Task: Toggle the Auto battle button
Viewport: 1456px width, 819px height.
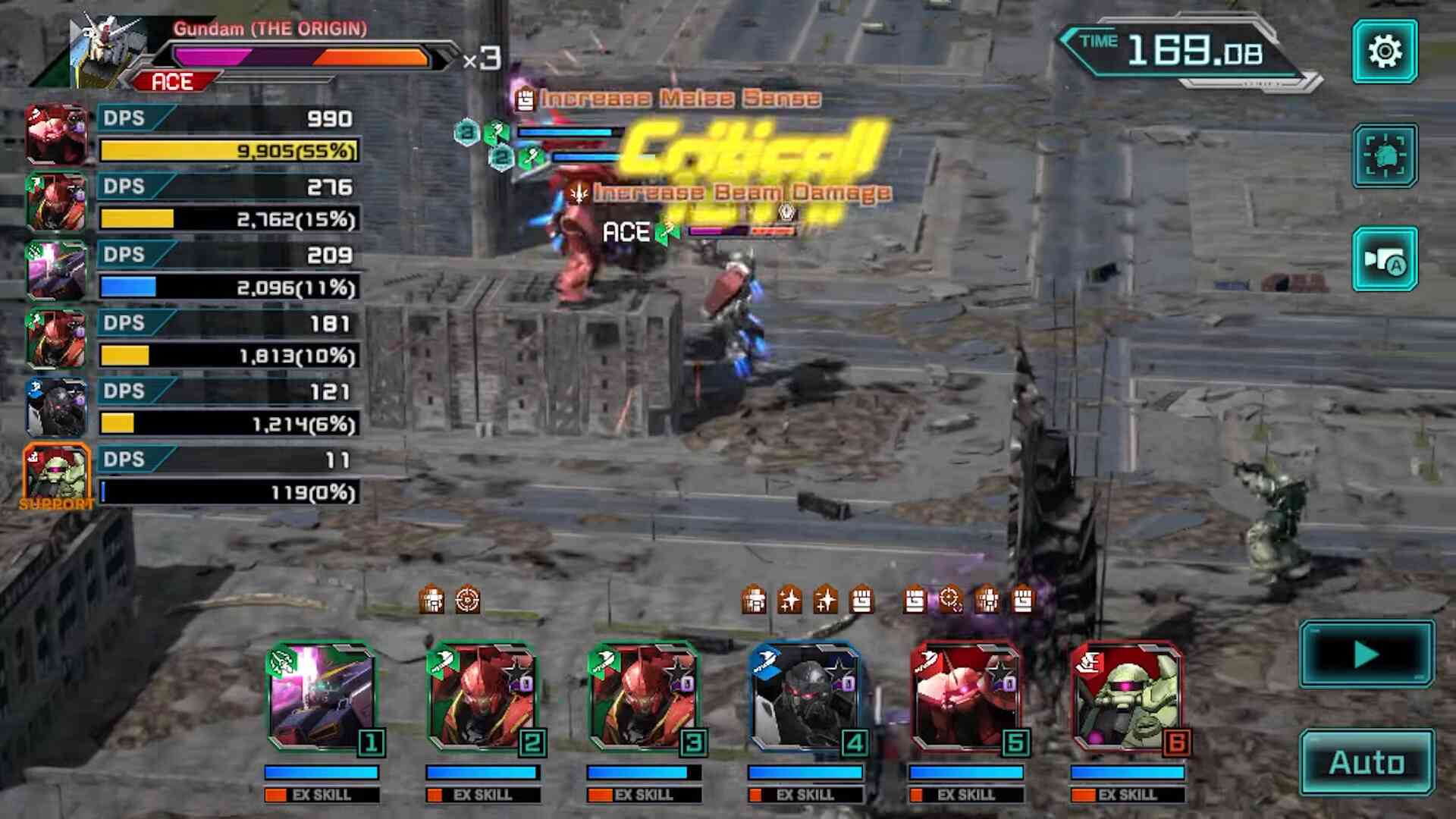Action: tap(1367, 762)
